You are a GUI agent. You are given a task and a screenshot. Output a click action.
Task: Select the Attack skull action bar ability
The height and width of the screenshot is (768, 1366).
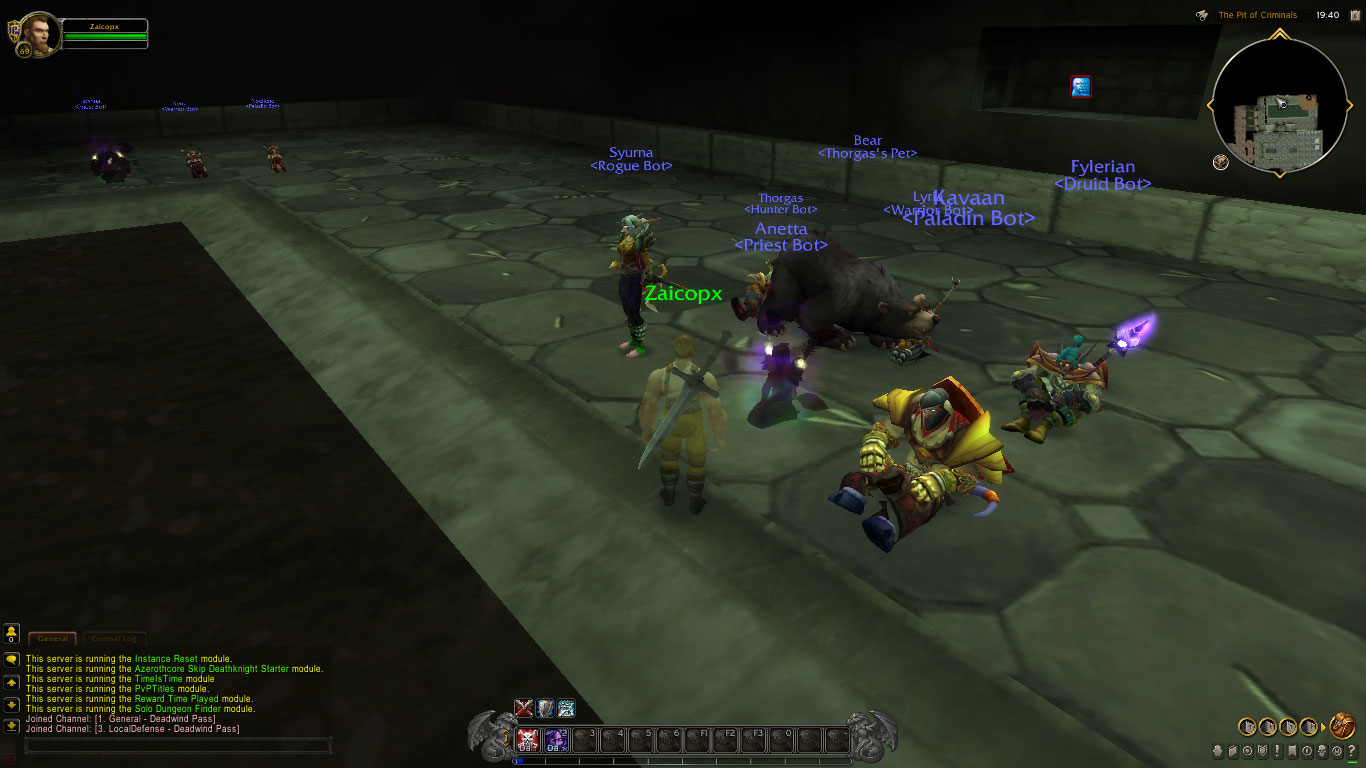coord(529,740)
